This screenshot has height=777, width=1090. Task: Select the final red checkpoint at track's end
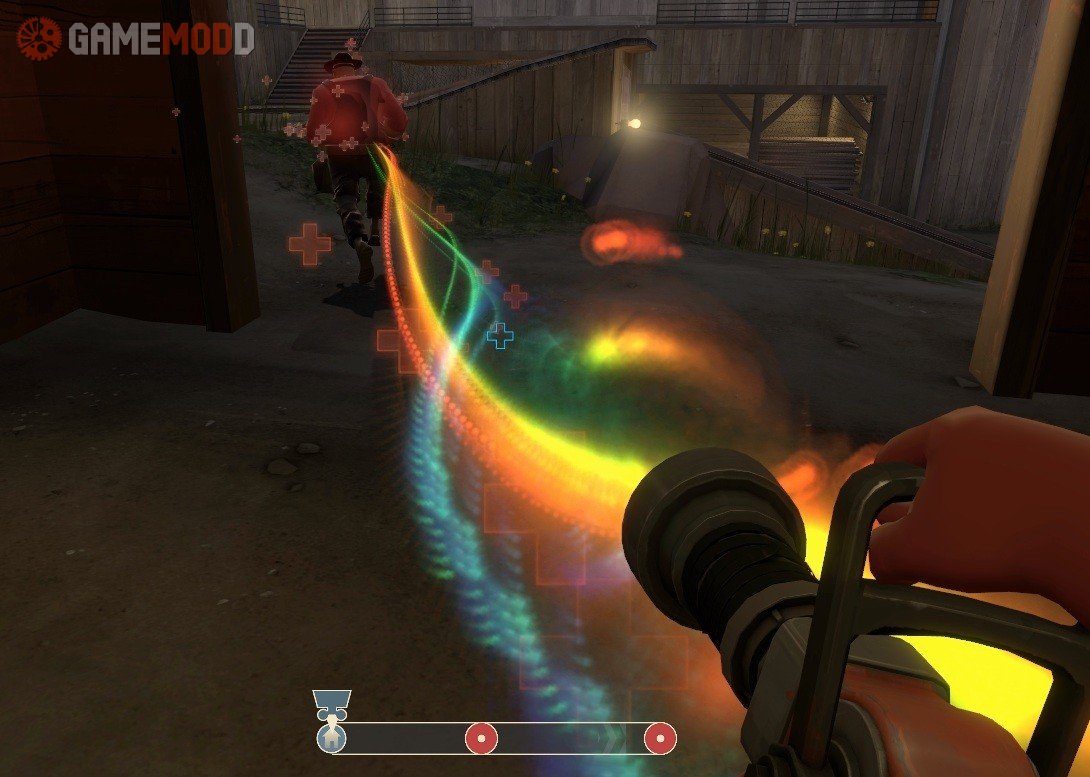659,739
